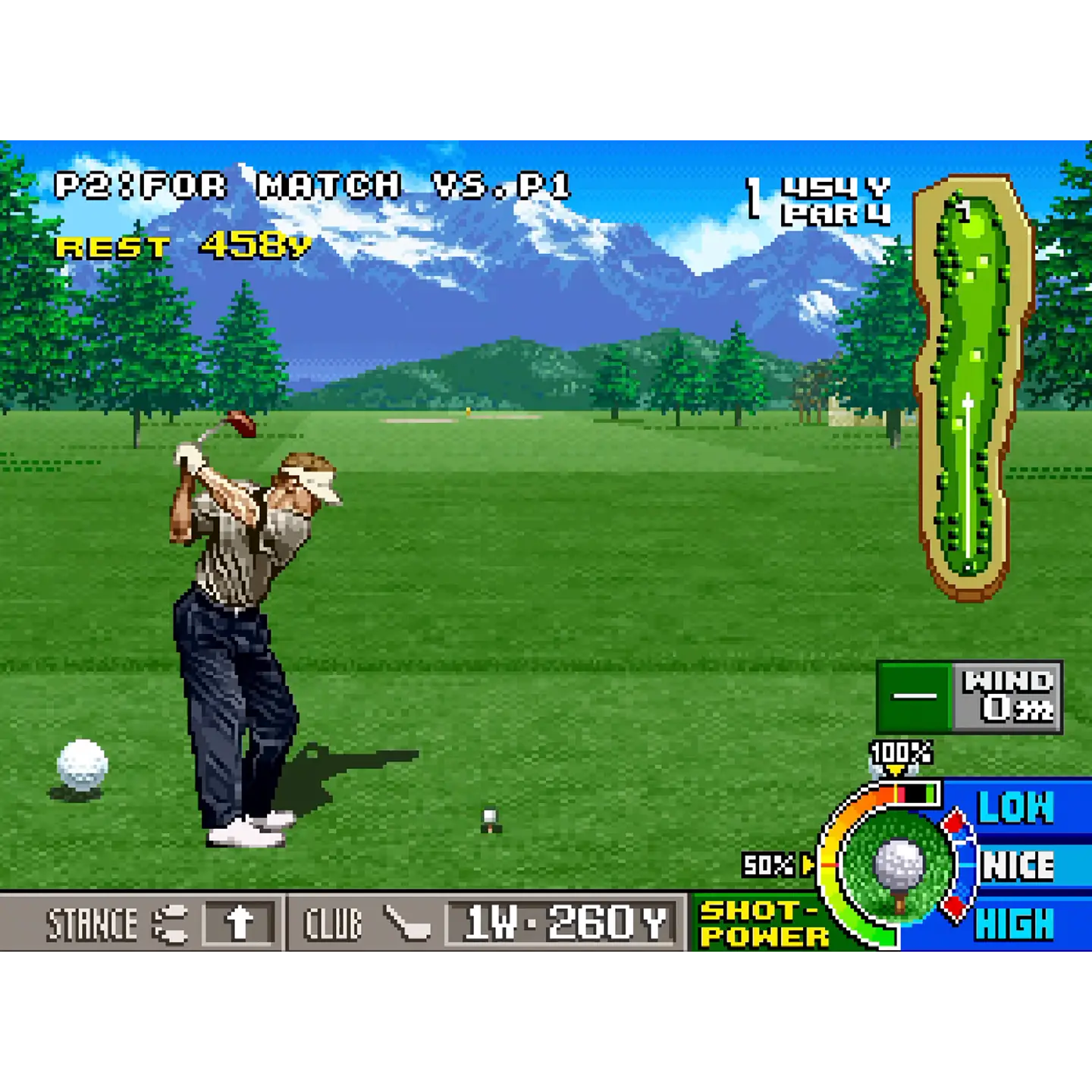Click the SHOT-POWER label
The width and height of the screenshot is (1092, 1092).
[x=760, y=923]
